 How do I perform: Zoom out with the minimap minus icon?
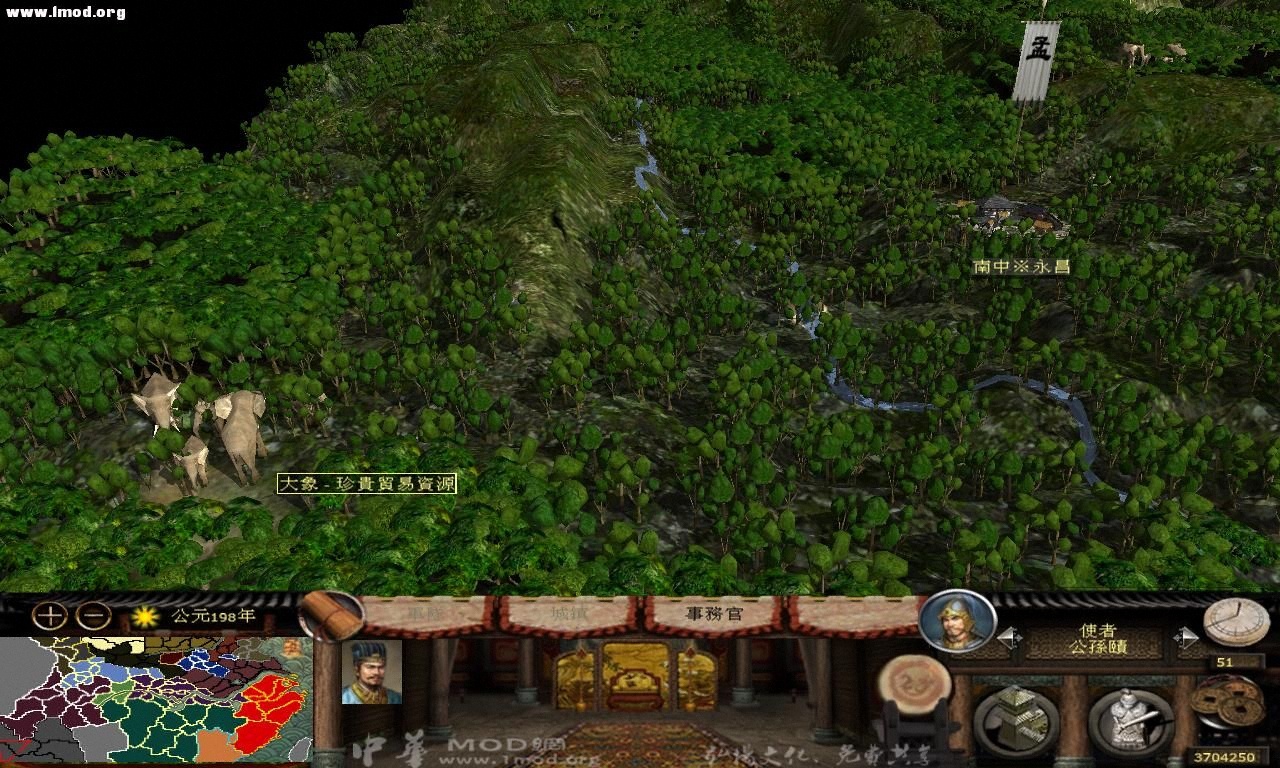92,617
